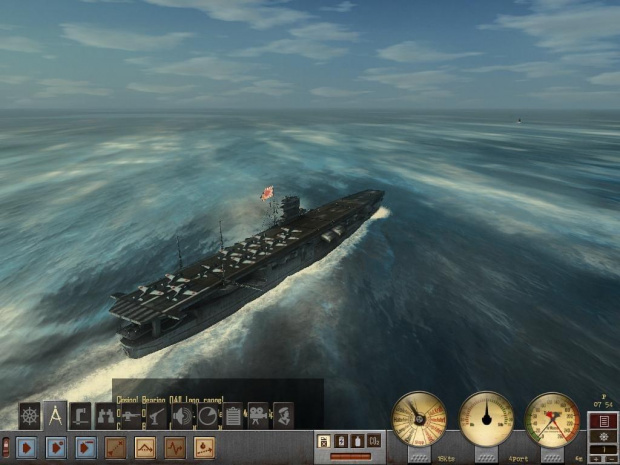Man the anti-aircraft gun station
Viewport: 620px width, 465px height.
pyautogui.click(x=157, y=415)
